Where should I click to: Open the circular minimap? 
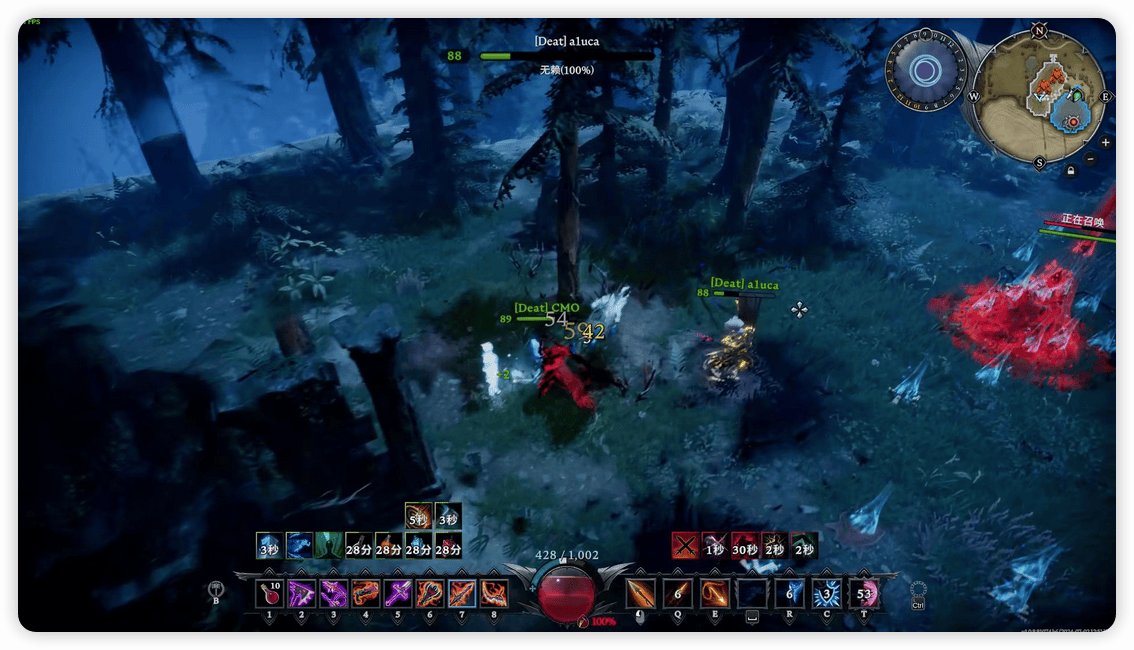[x=1040, y=96]
